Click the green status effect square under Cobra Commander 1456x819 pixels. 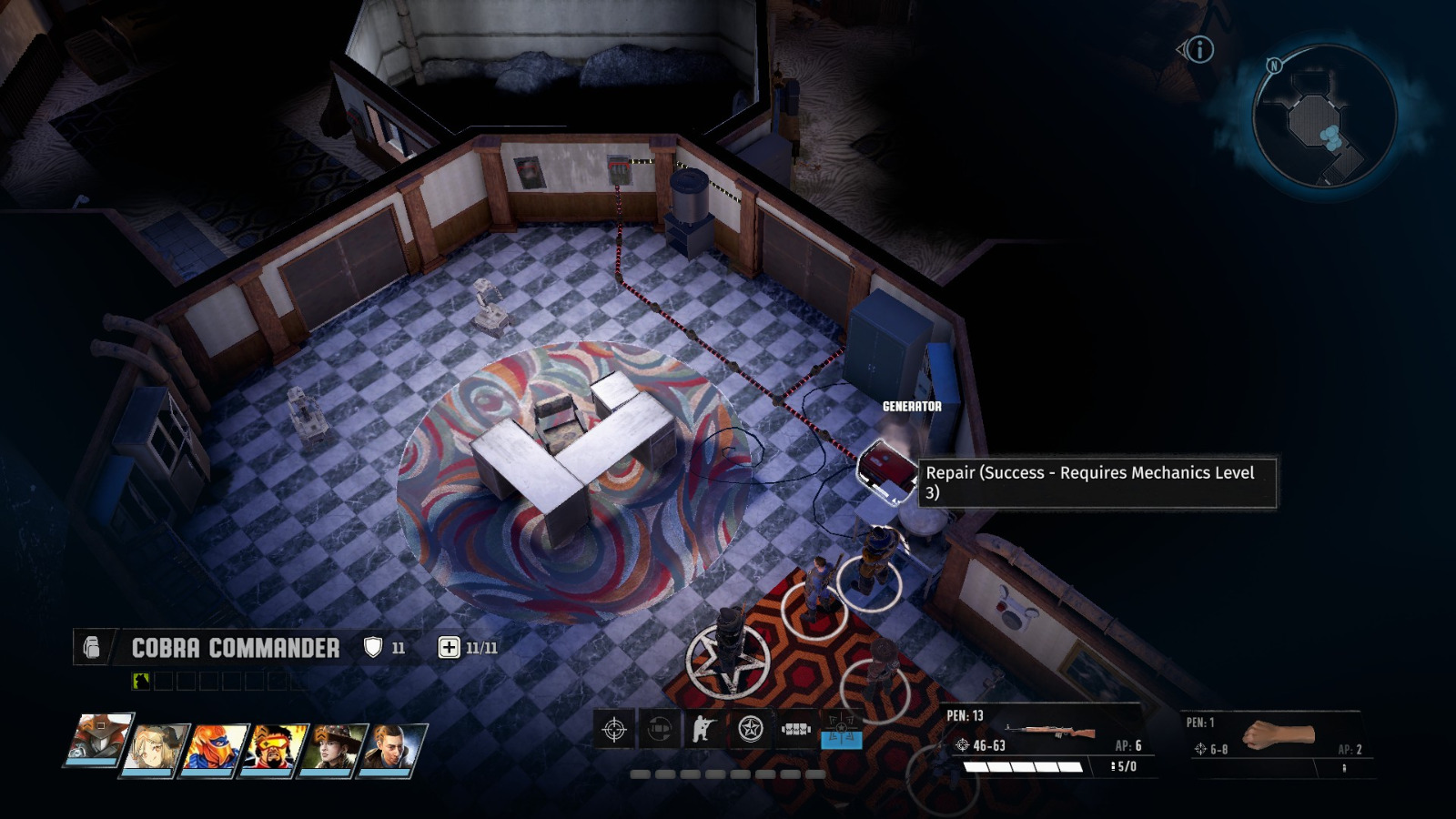coord(141,681)
